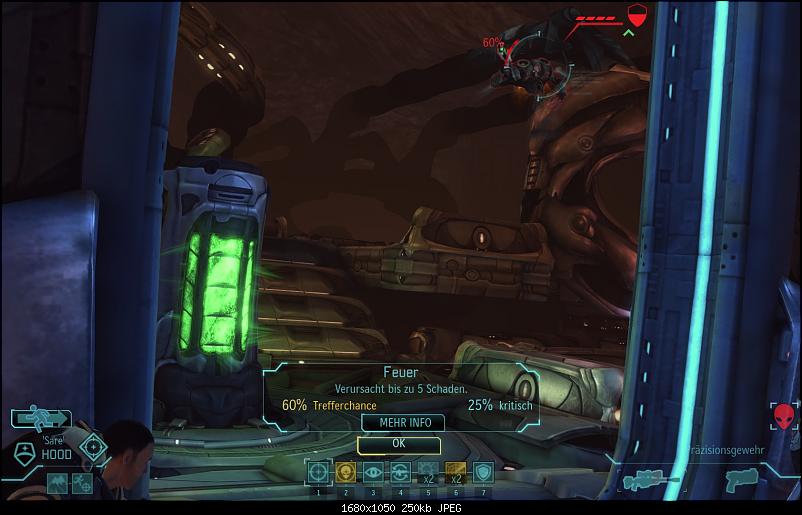Click the running man with crosshair perk icon
Viewport: 802px width, 515px height.
coord(83,485)
